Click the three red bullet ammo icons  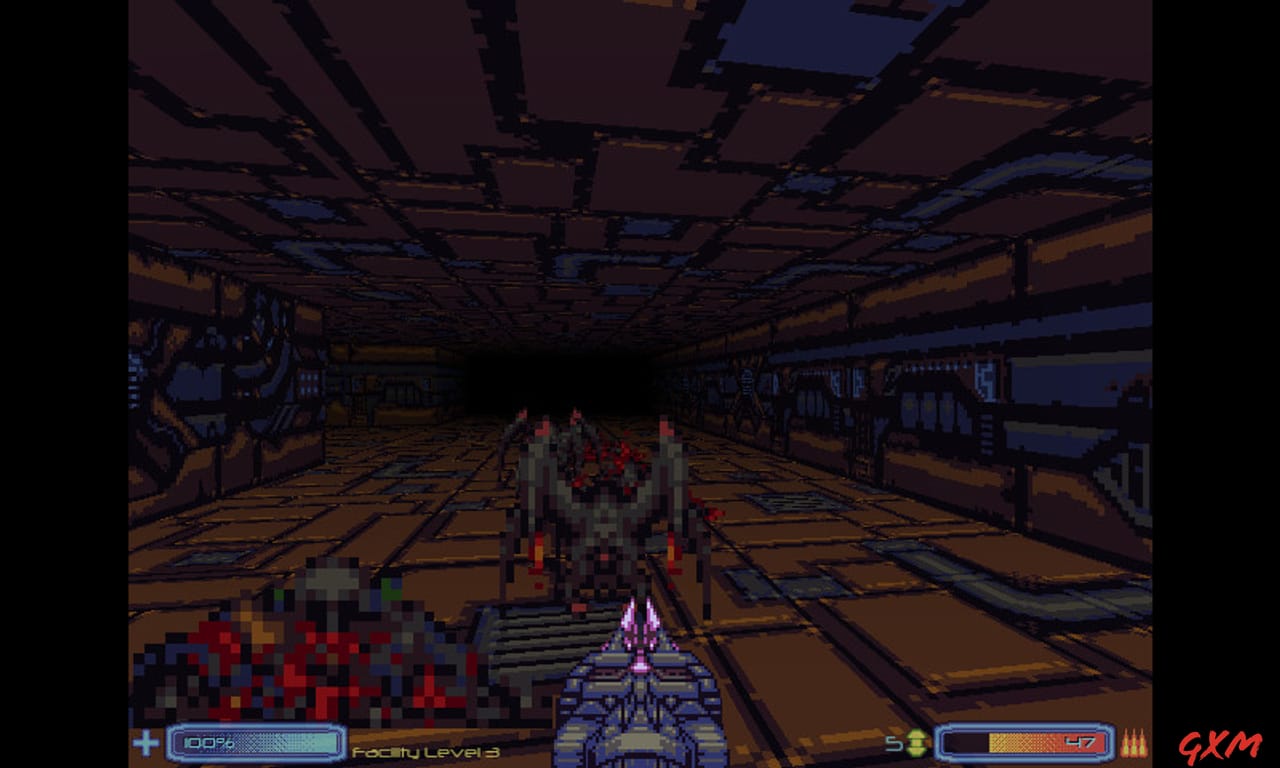1135,744
